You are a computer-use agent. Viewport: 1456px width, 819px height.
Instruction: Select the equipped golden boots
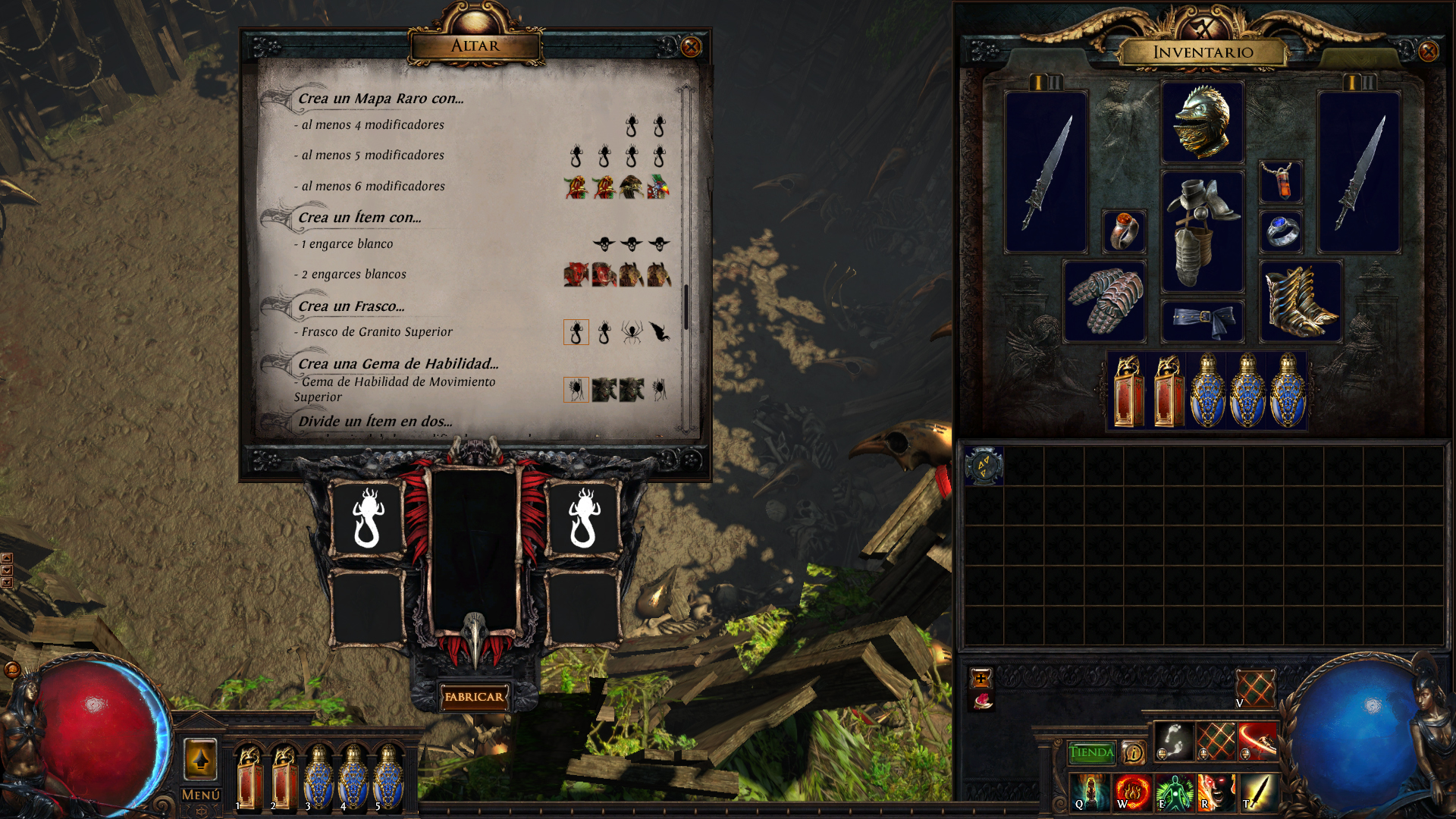[1301, 301]
